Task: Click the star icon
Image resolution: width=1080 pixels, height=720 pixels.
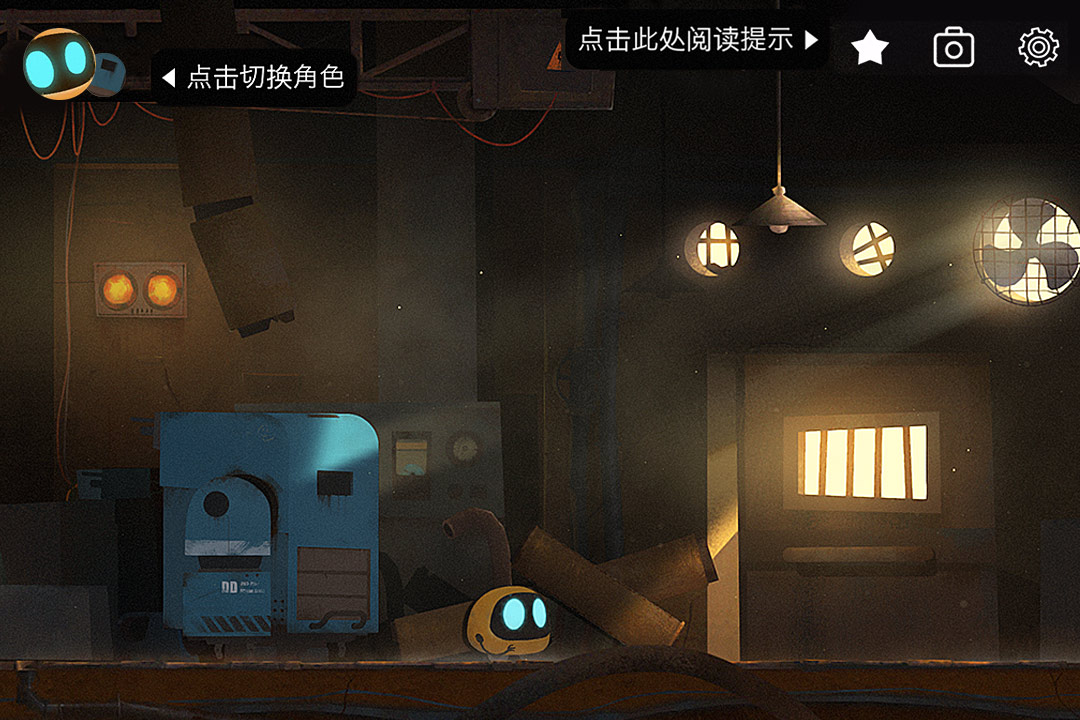Action: point(870,47)
